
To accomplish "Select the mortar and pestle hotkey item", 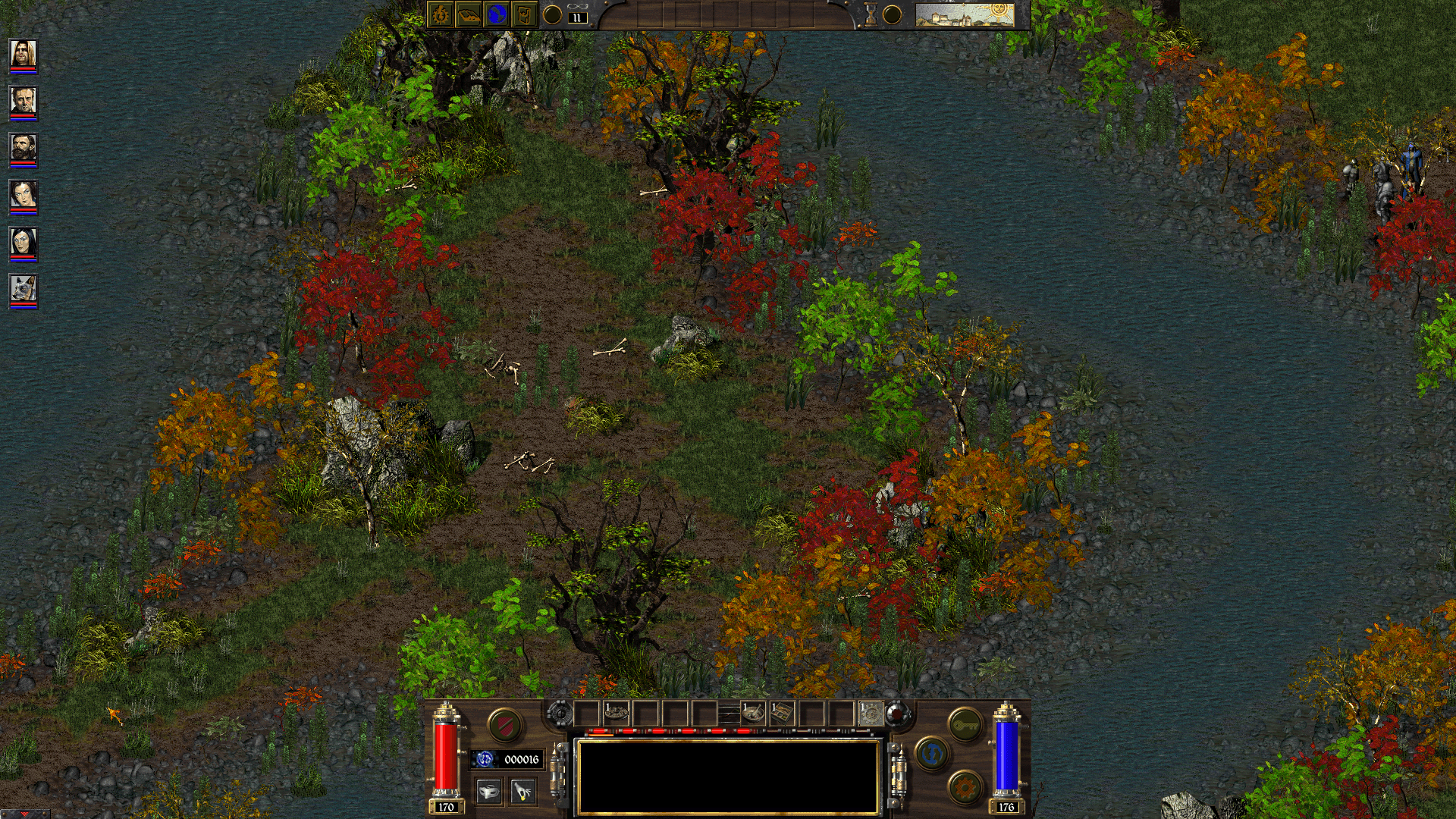I will (754, 713).
